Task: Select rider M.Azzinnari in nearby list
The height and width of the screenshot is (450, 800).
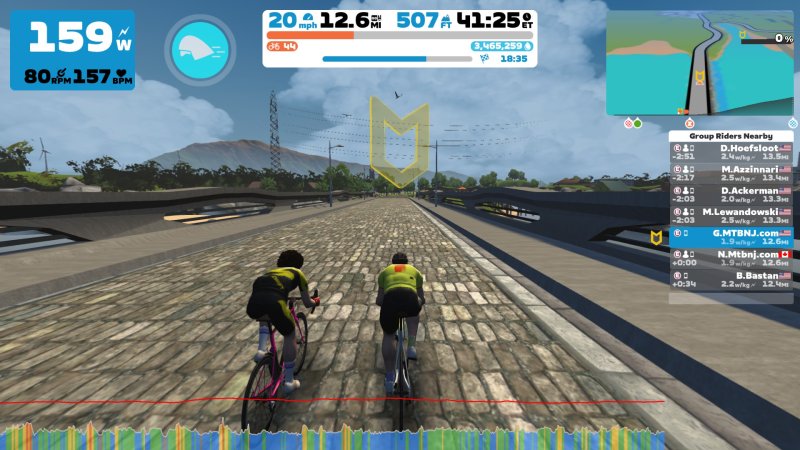Action: click(x=731, y=172)
